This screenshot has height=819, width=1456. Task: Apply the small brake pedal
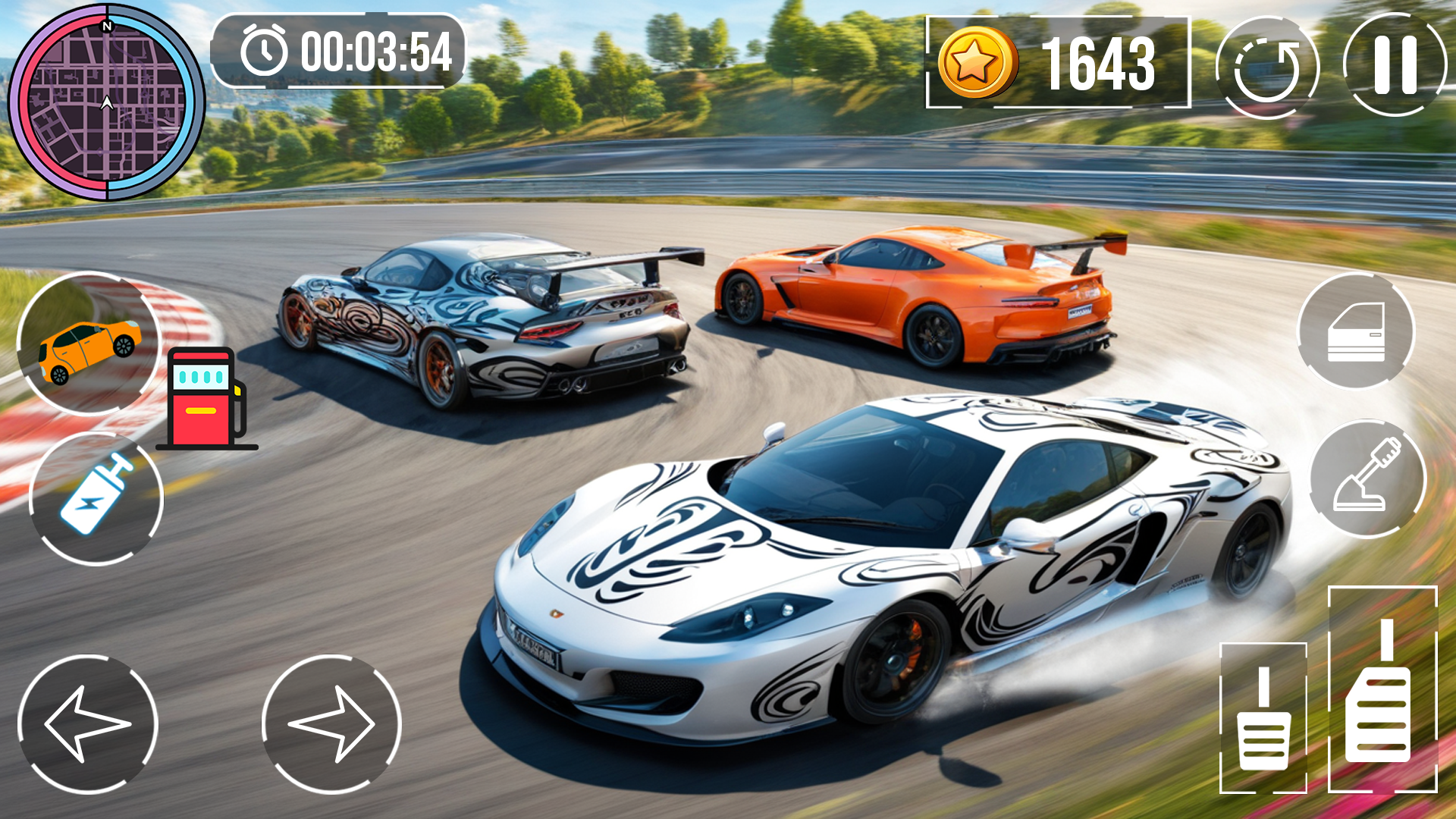(x=1263, y=718)
